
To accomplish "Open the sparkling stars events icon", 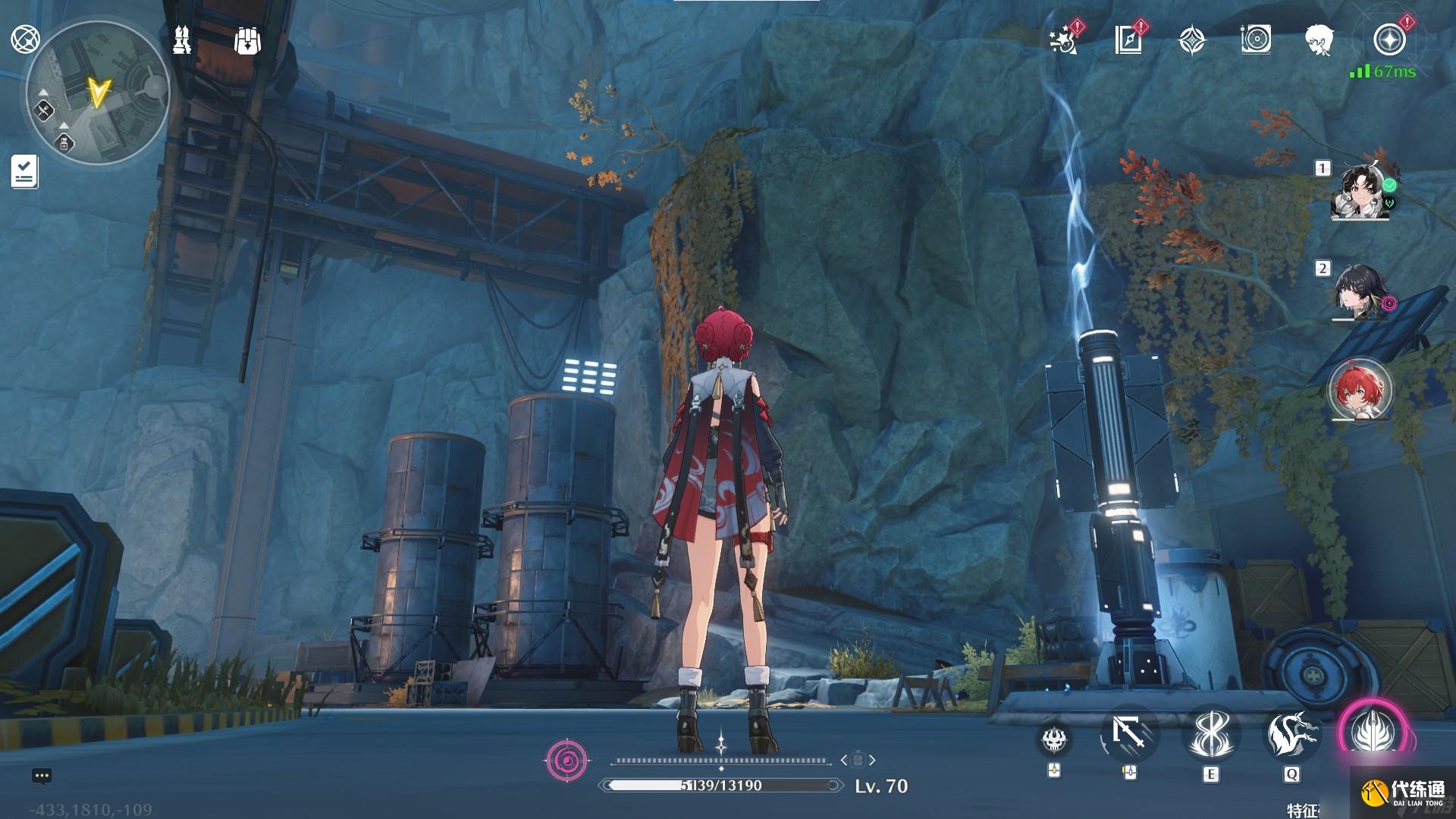I will point(1065,39).
